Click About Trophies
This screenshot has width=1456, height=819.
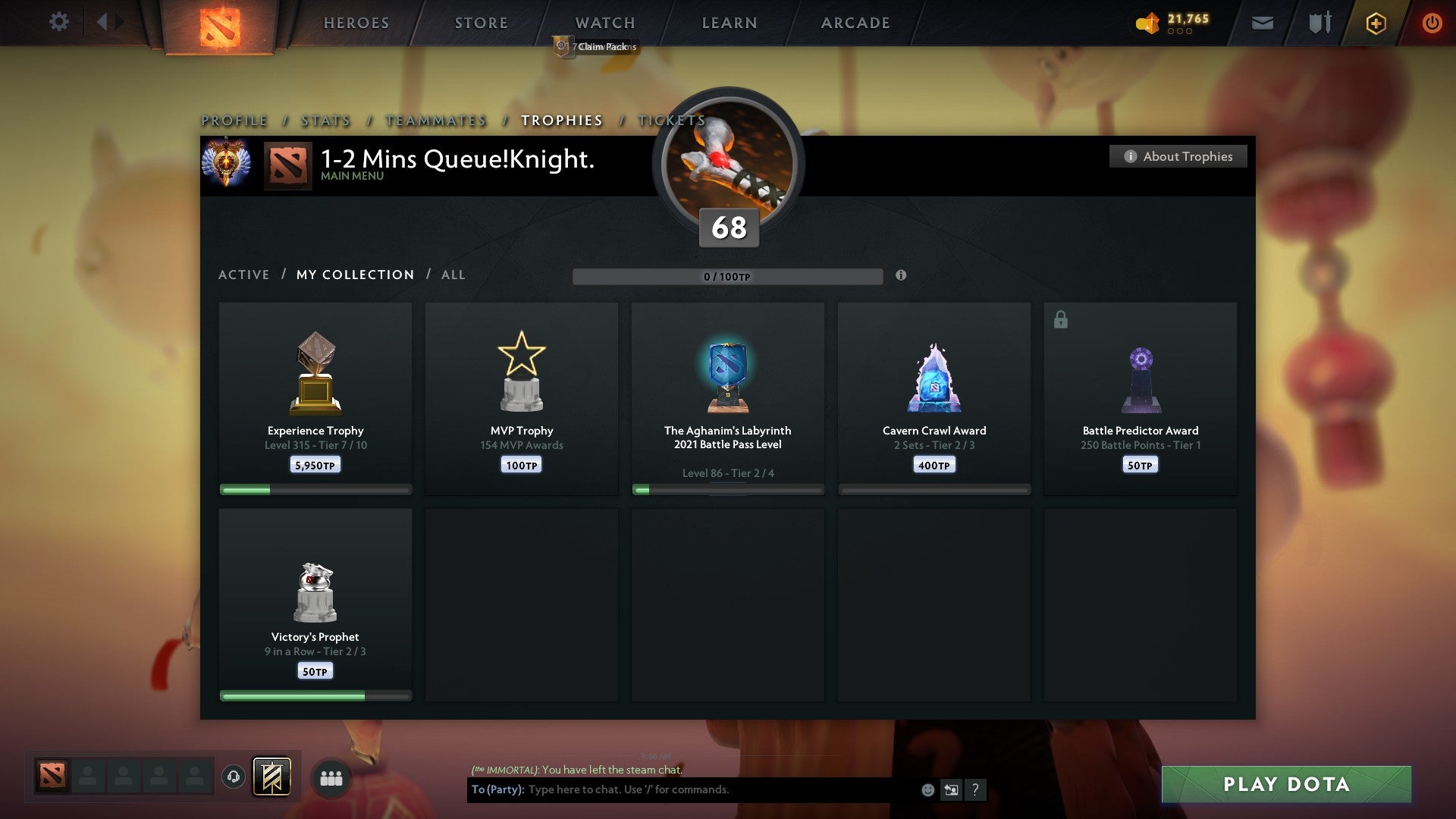[1178, 156]
